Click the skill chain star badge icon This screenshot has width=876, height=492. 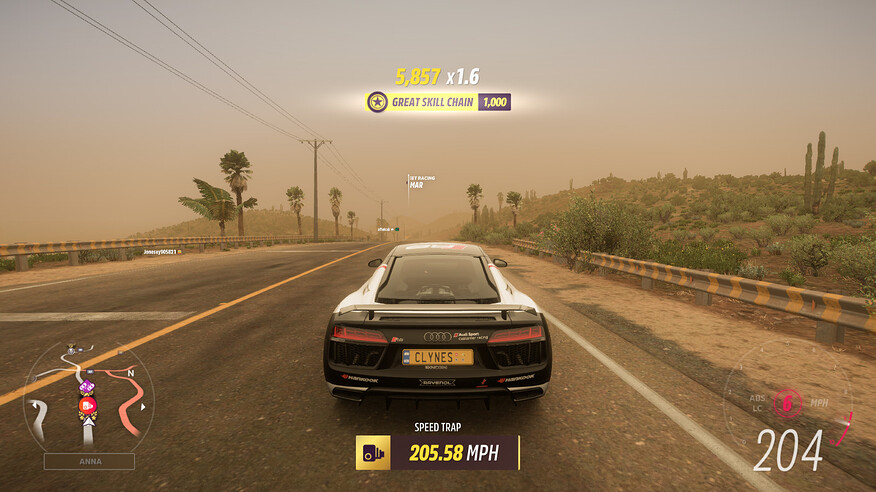pyautogui.click(x=377, y=102)
